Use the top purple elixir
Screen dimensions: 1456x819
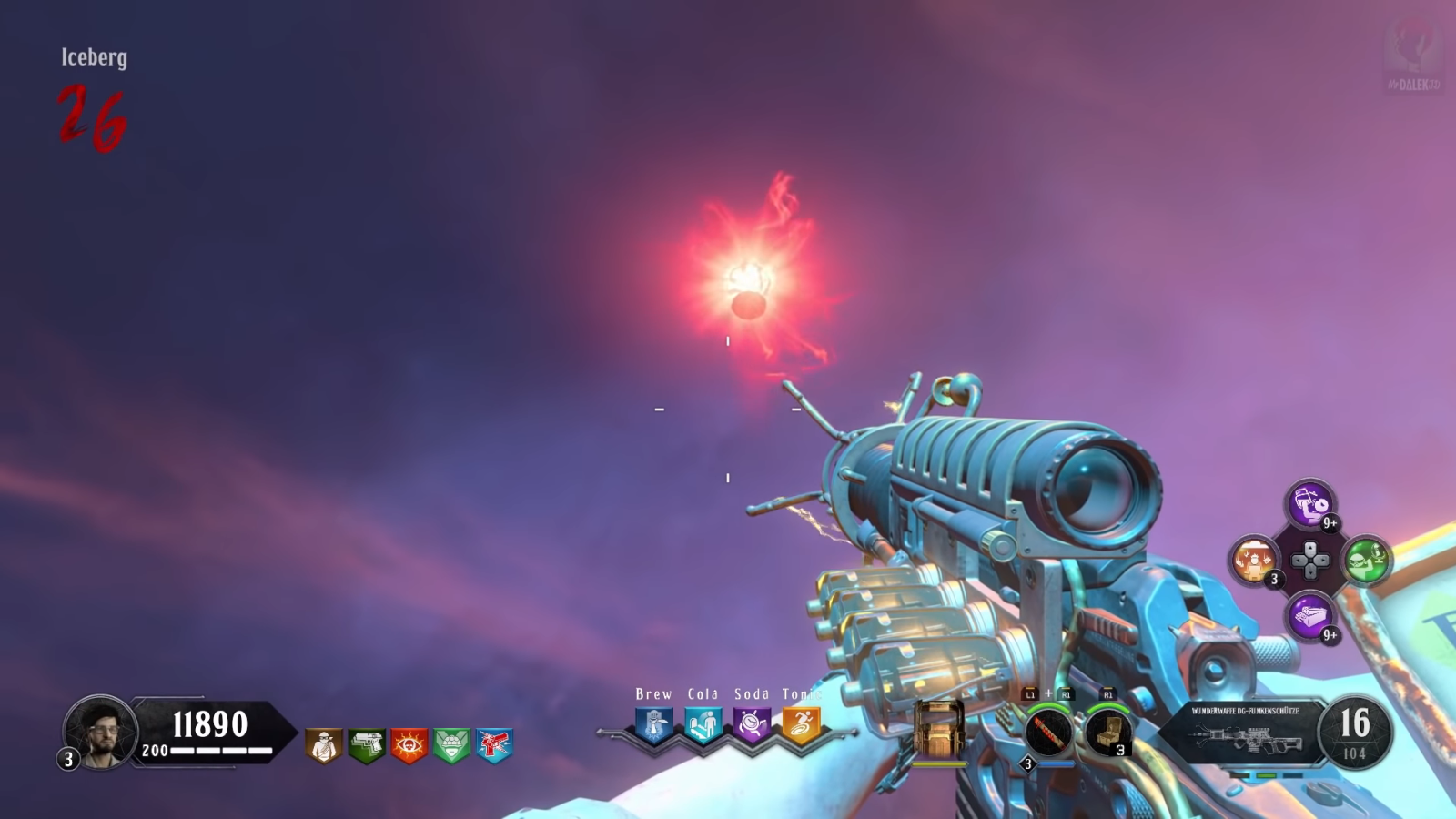(x=1310, y=503)
